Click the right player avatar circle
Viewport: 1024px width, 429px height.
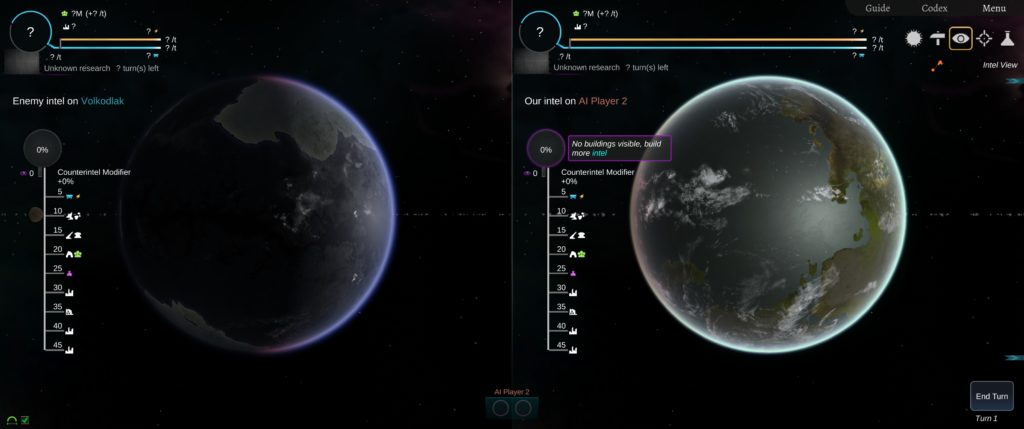(540, 32)
